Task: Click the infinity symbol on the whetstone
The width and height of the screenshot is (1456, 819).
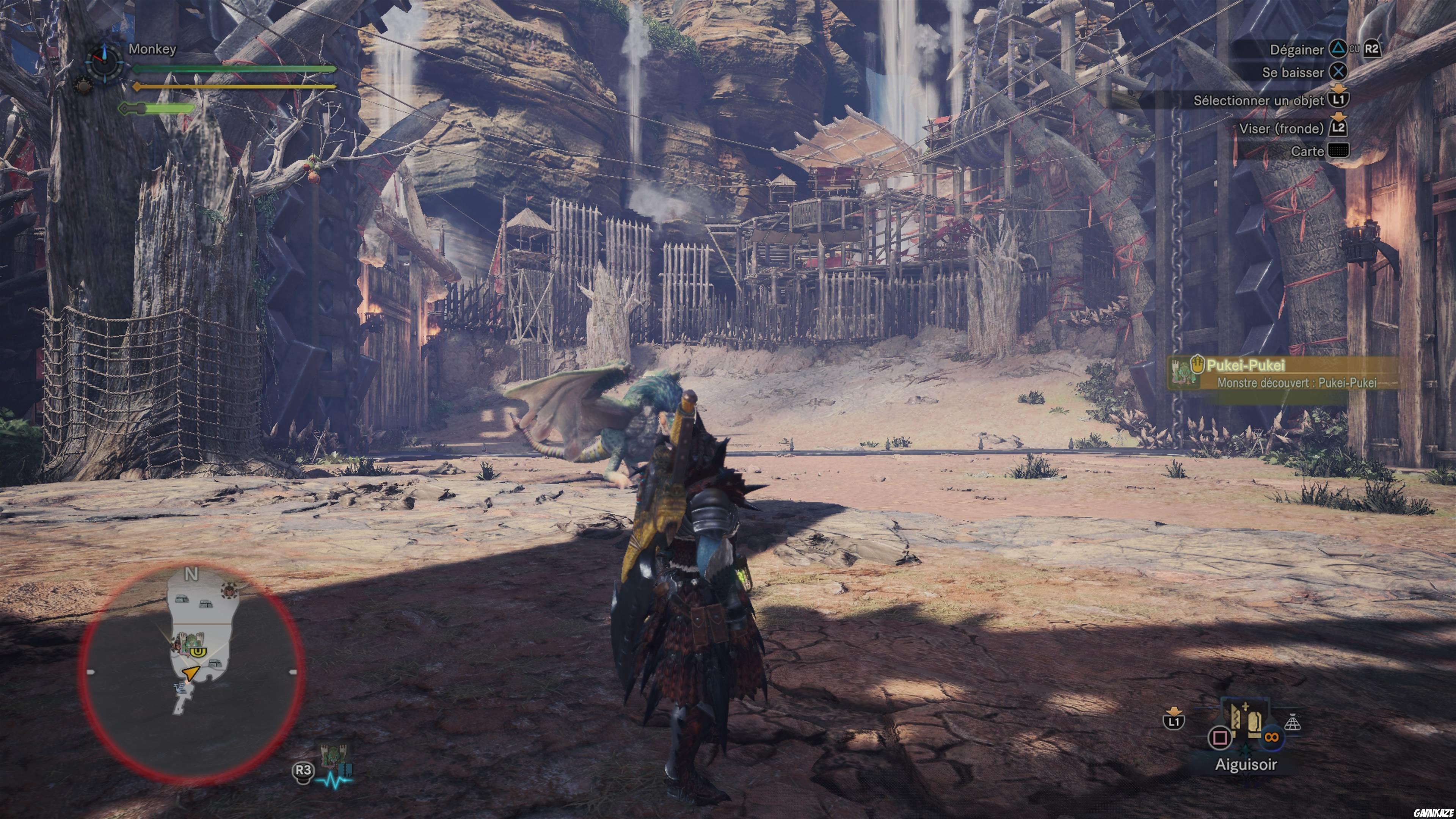Action: point(1272,737)
